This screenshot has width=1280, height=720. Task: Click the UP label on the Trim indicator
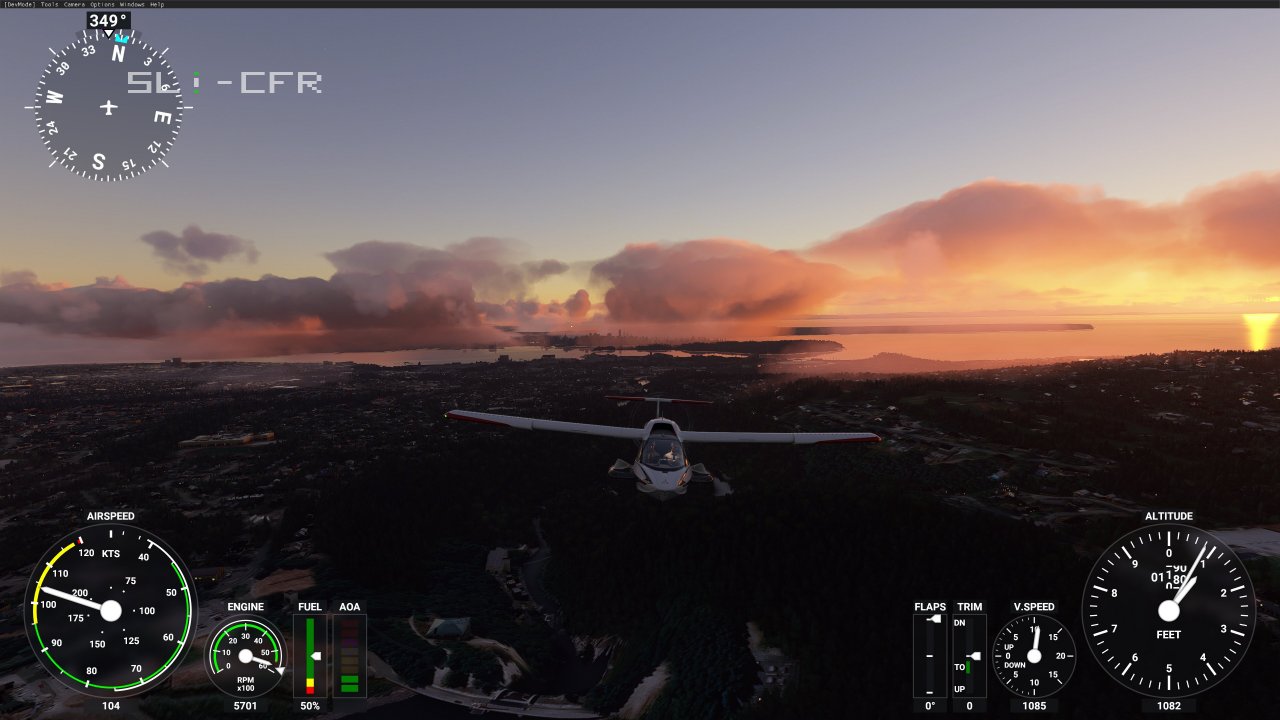(959, 688)
